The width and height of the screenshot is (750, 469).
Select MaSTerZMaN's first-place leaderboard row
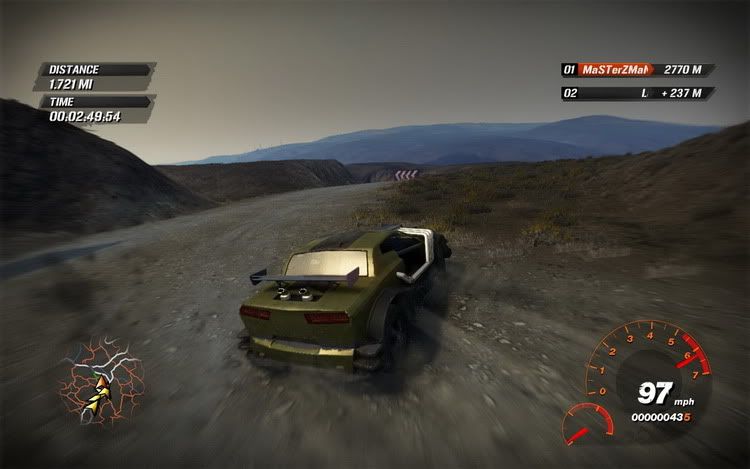pyautogui.click(x=636, y=70)
